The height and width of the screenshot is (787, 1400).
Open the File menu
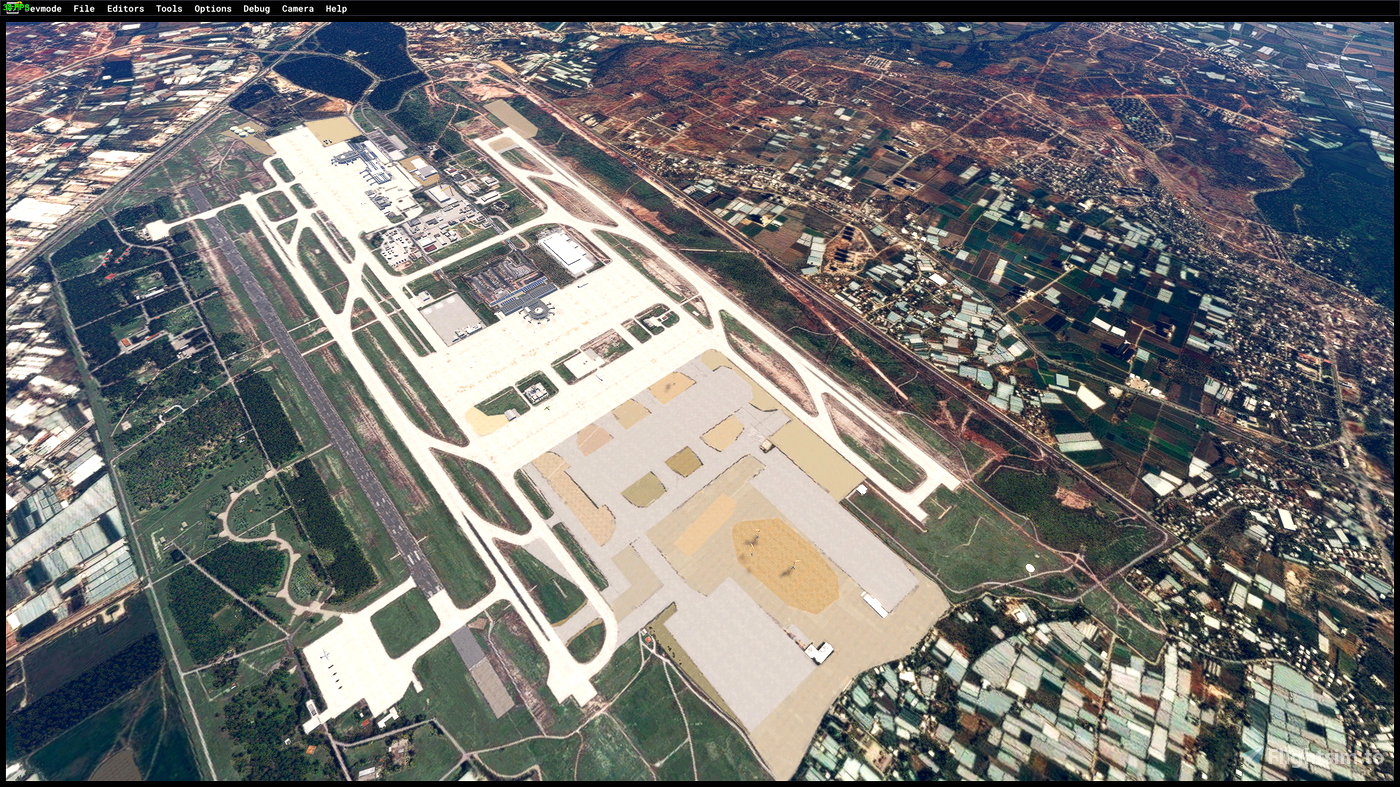pyautogui.click(x=83, y=8)
